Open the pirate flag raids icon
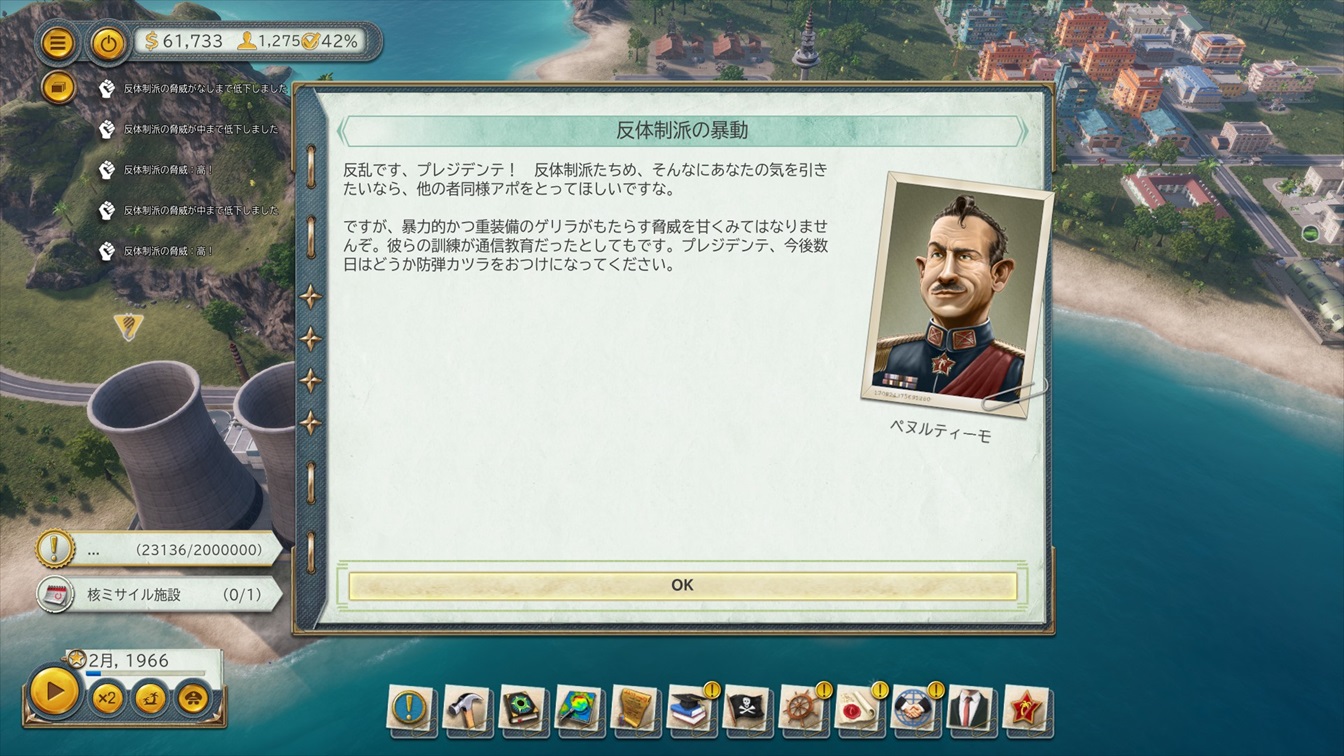This screenshot has width=1344, height=756. (x=747, y=708)
